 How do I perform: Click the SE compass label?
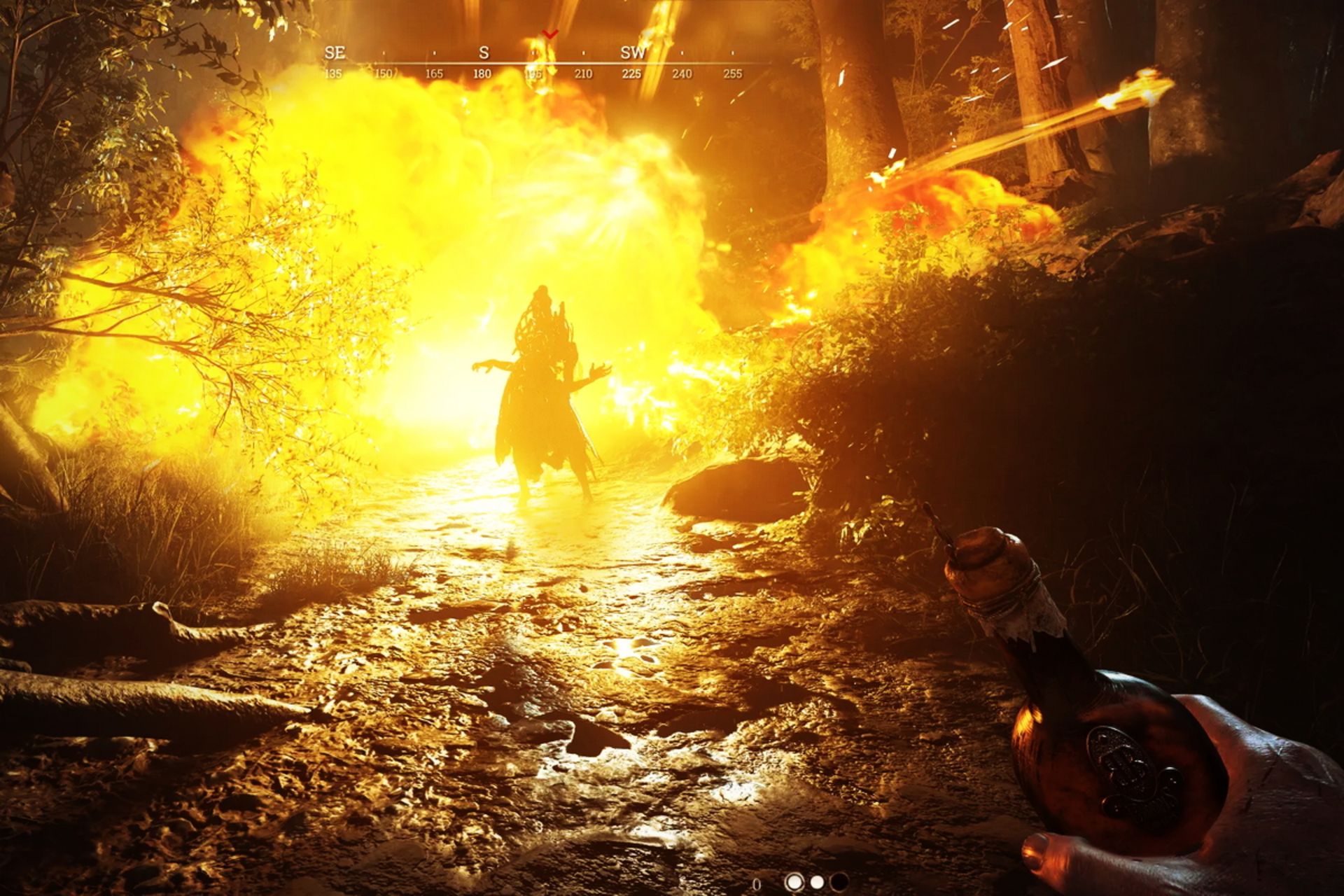pos(336,52)
